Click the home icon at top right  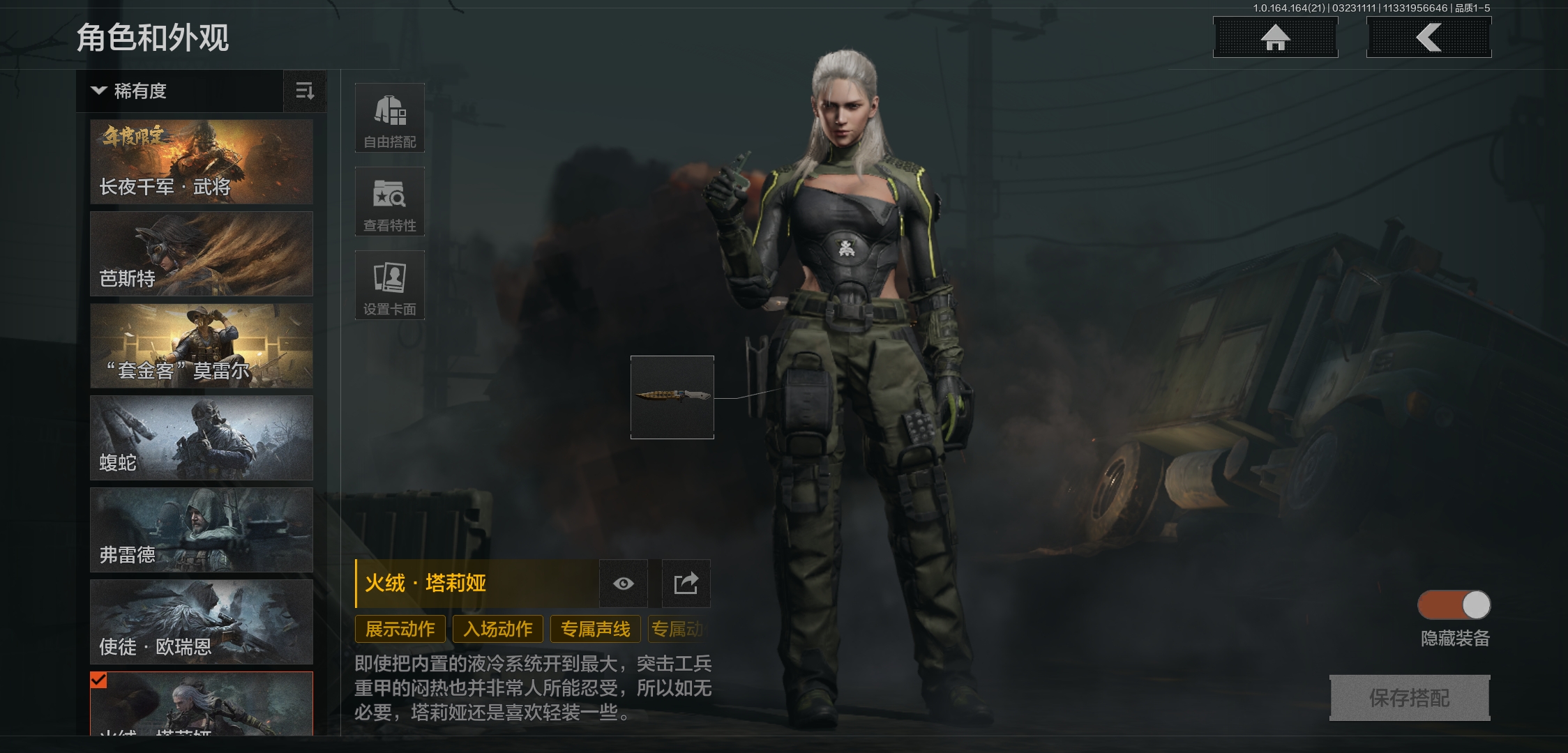point(1275,38)
